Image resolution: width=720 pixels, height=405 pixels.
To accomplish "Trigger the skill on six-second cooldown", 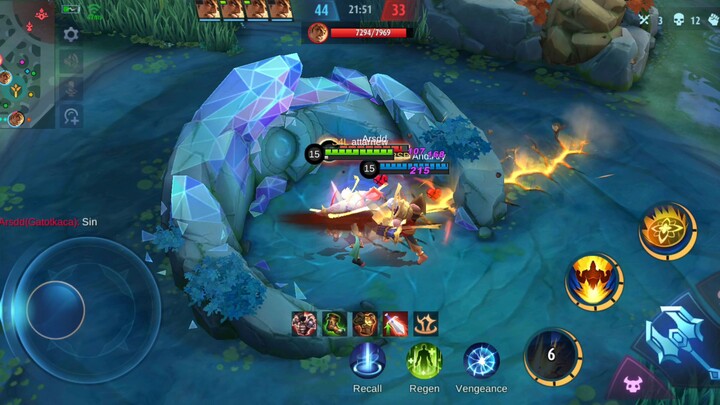I will (552, 356).
